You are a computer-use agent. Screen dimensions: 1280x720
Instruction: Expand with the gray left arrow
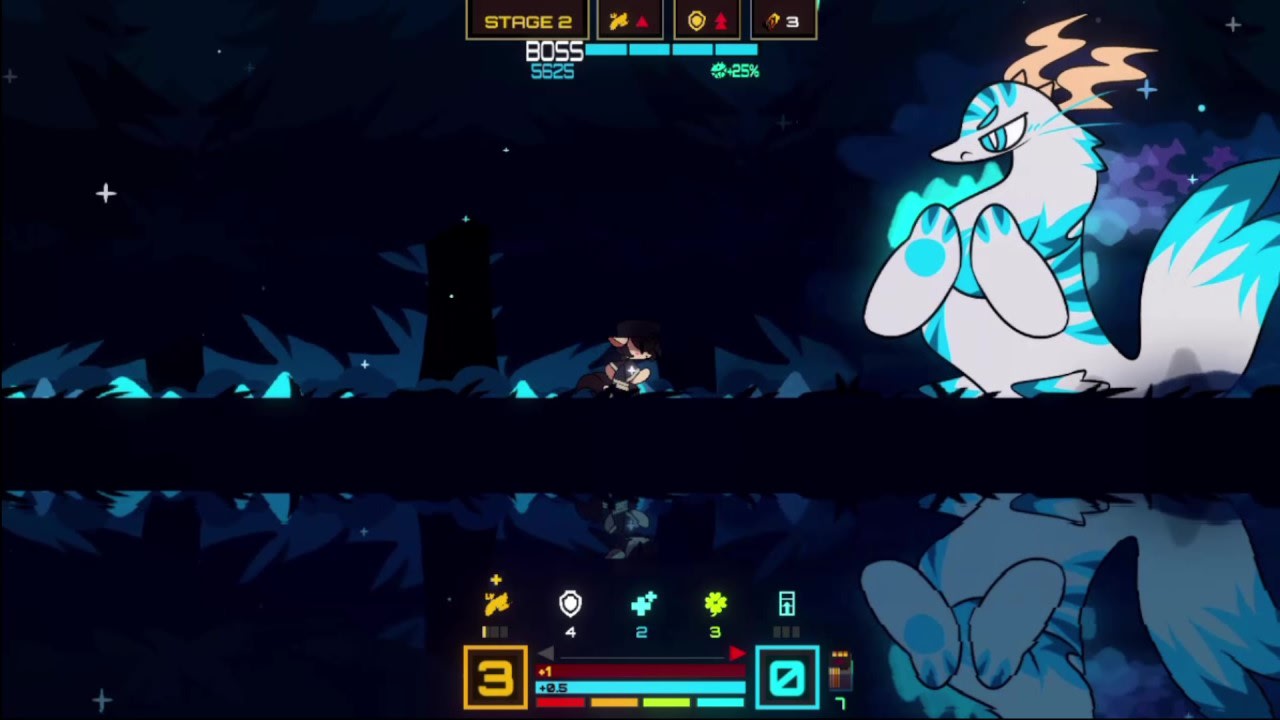(546, 652)
